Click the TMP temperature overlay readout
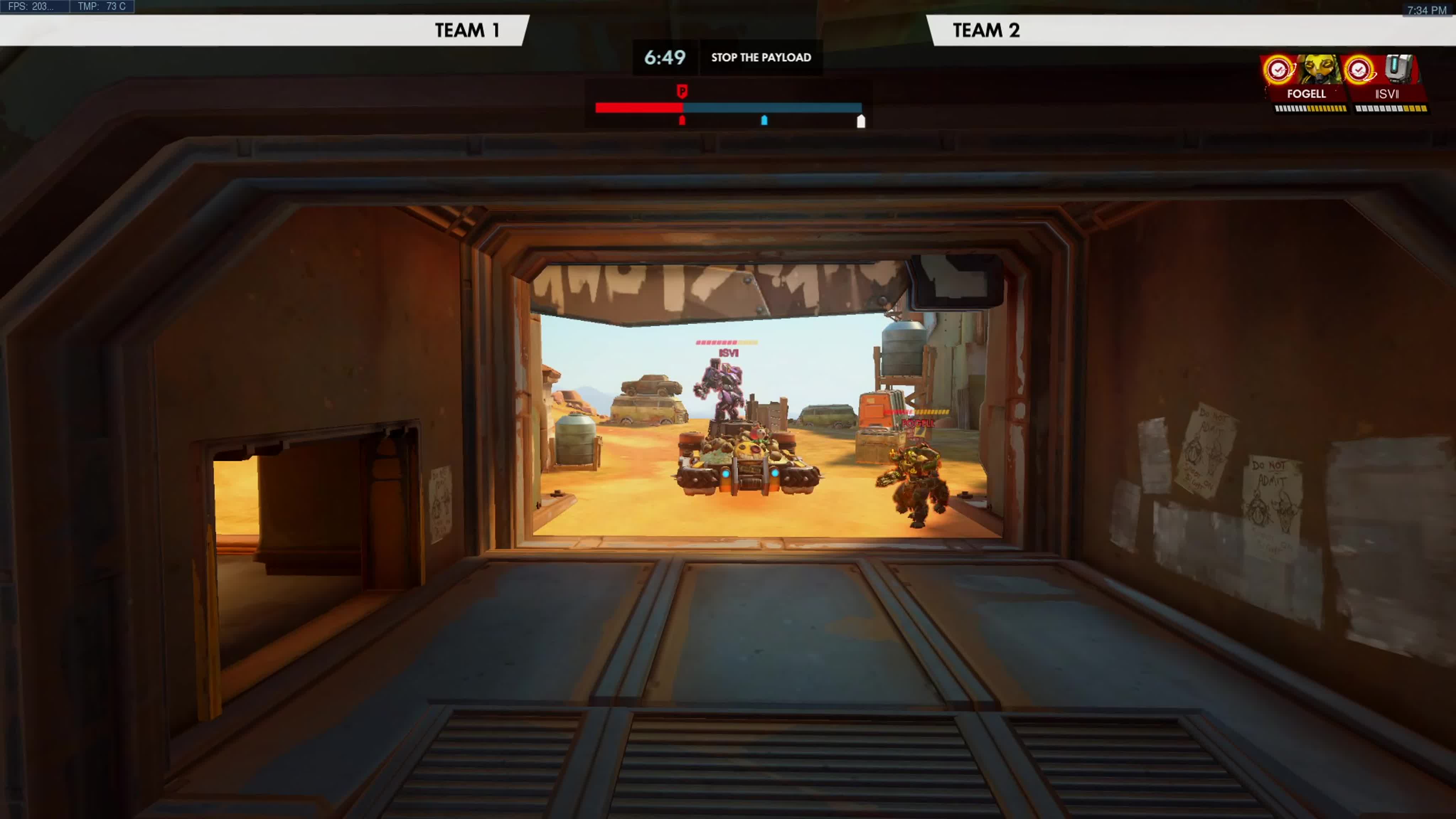This screenshot has height=819, width=1456. pos(102,6)
